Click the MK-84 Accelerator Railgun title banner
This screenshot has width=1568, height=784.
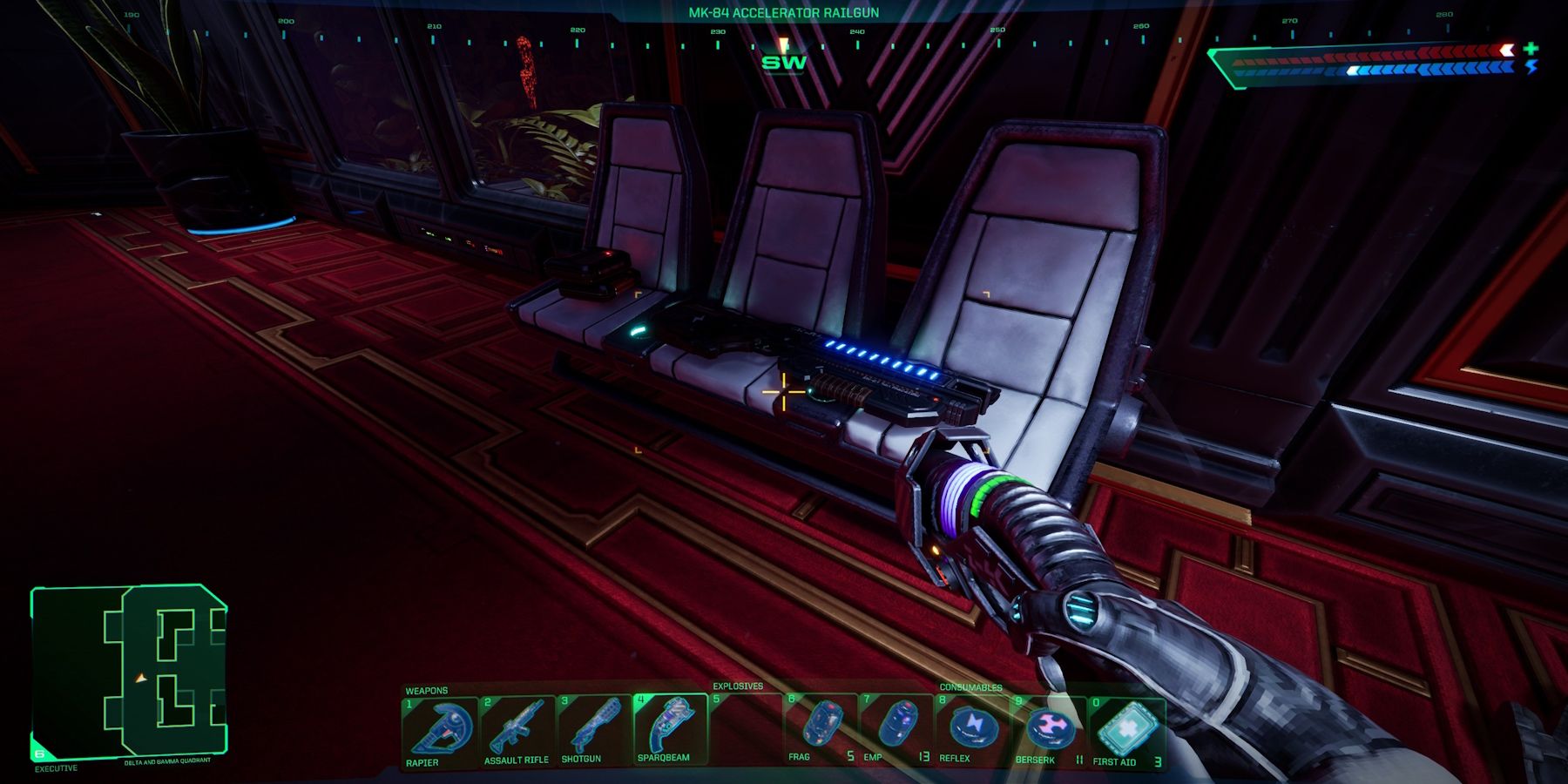782,11
